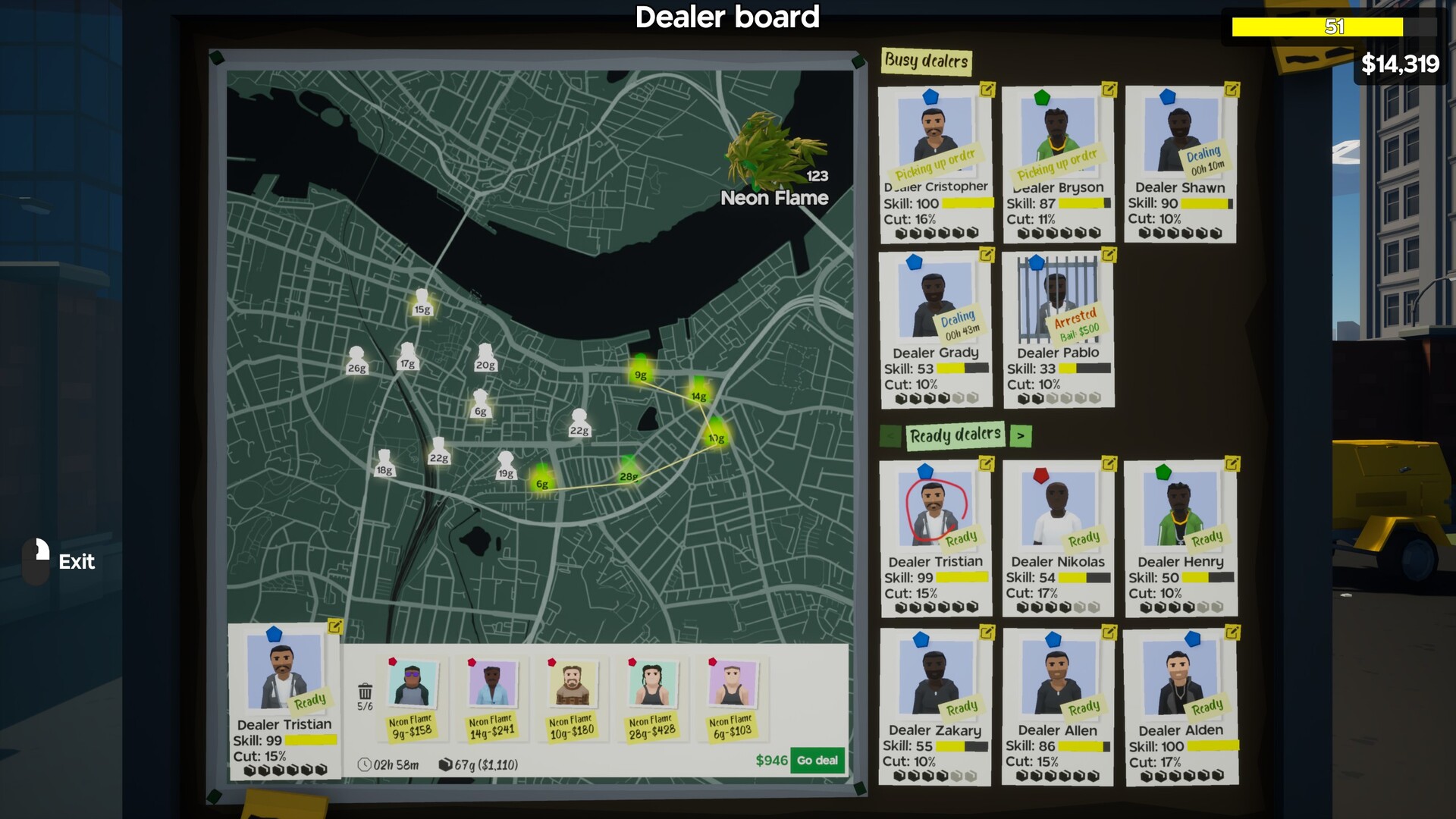
Task: Click Exit at the left side
Action: (x=76, y=562)
